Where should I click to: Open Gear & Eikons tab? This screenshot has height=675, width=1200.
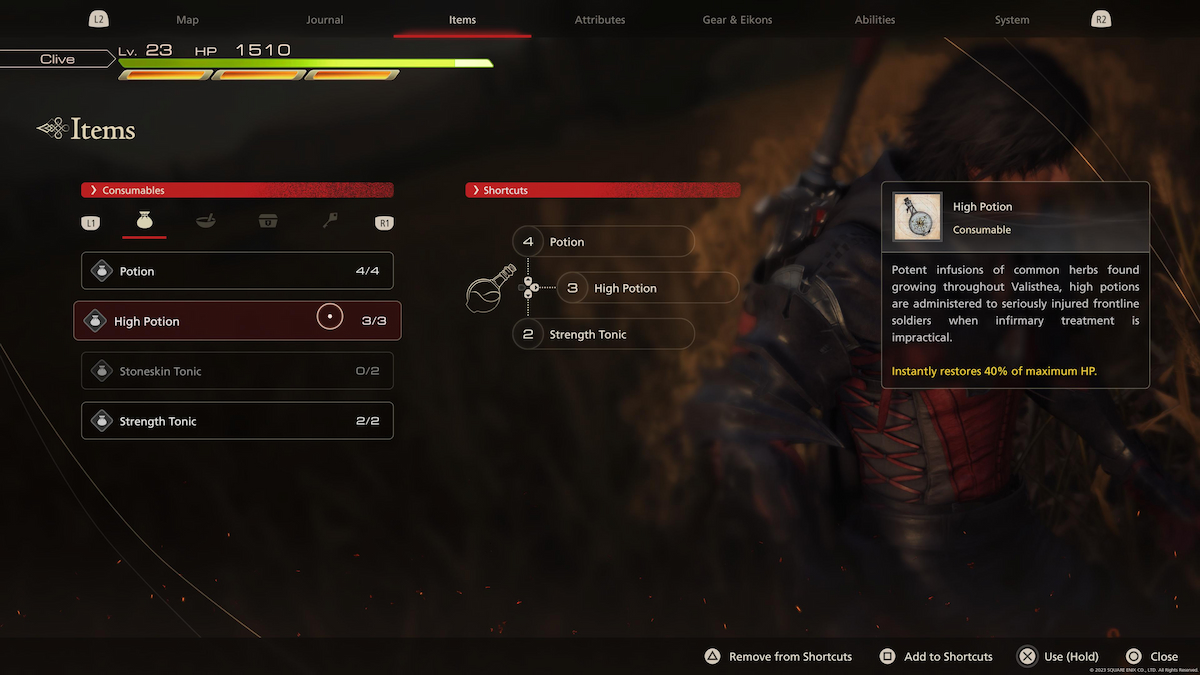737,20
